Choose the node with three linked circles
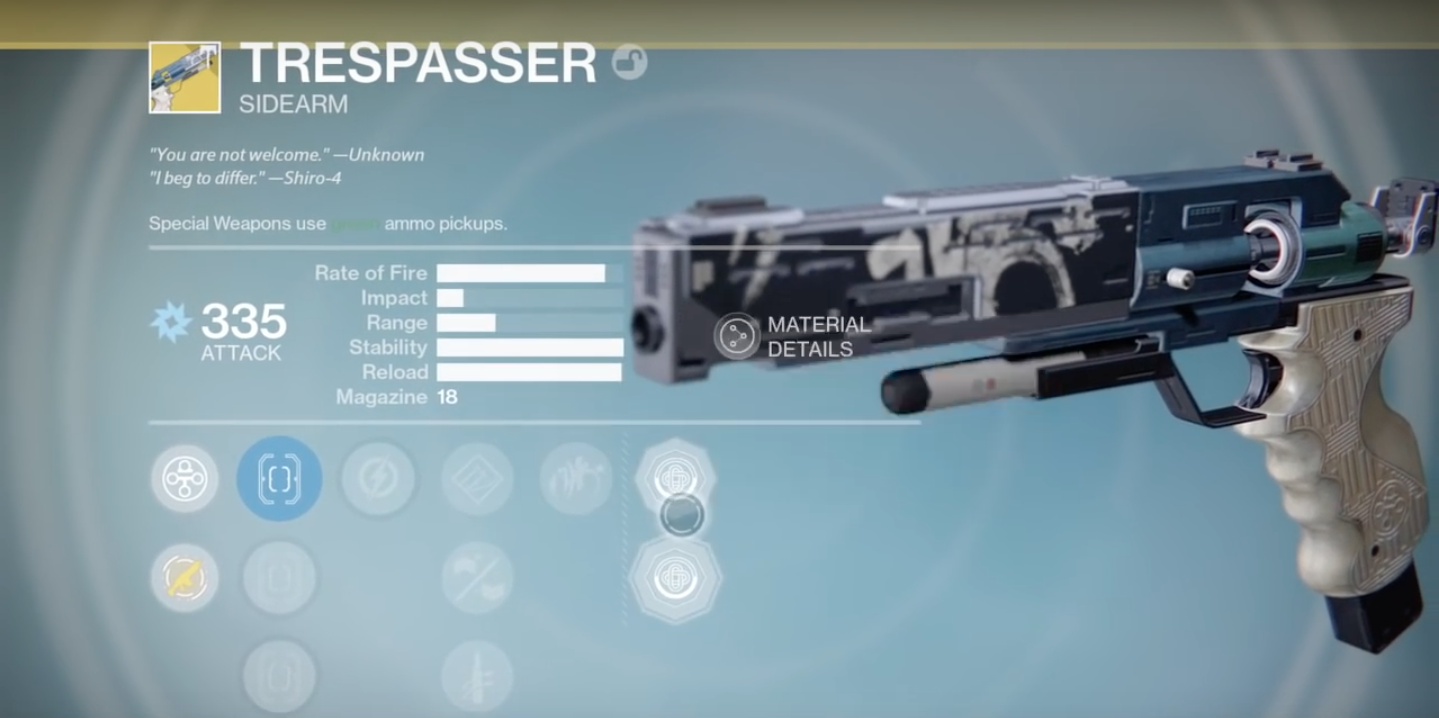1439x718 pixels. click(x=185, y=479)
